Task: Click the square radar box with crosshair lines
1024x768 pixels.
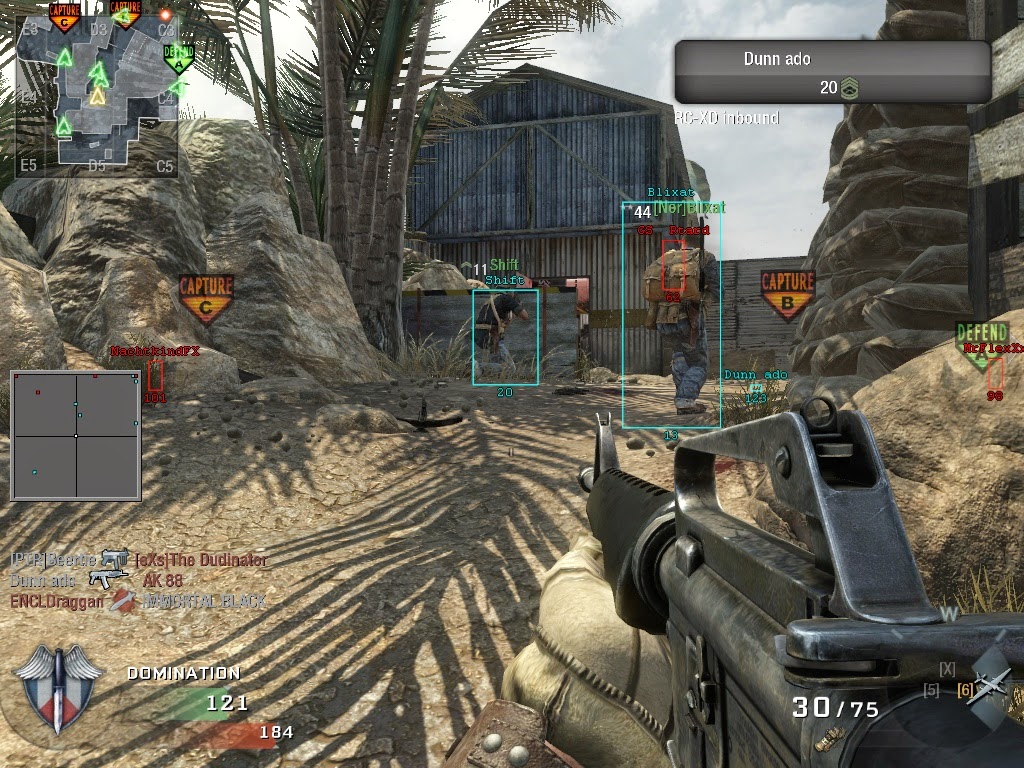Action: (x=76, y=435)
